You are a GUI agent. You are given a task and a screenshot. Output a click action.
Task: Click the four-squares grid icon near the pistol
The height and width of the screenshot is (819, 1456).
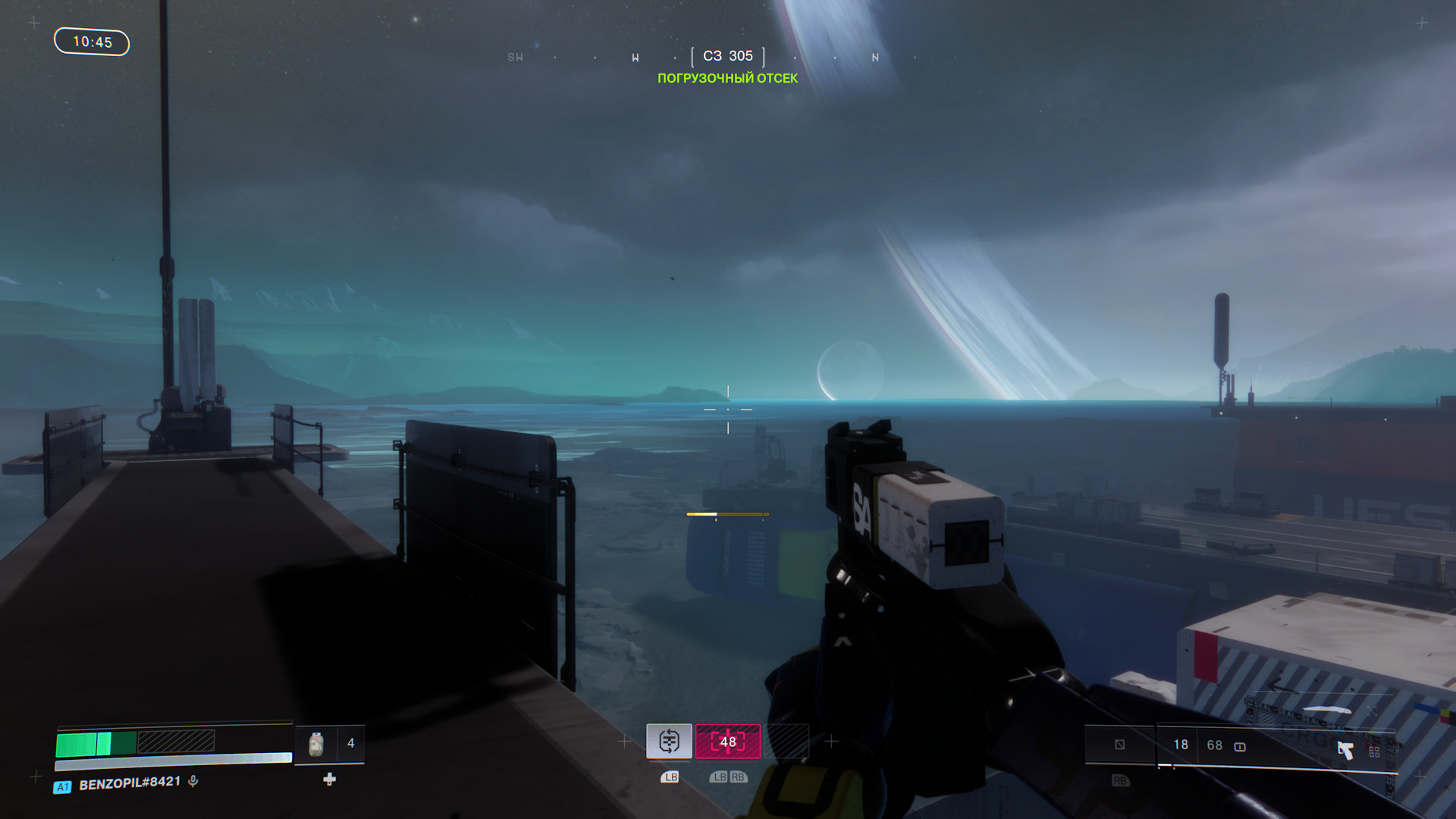[1374, 752]
